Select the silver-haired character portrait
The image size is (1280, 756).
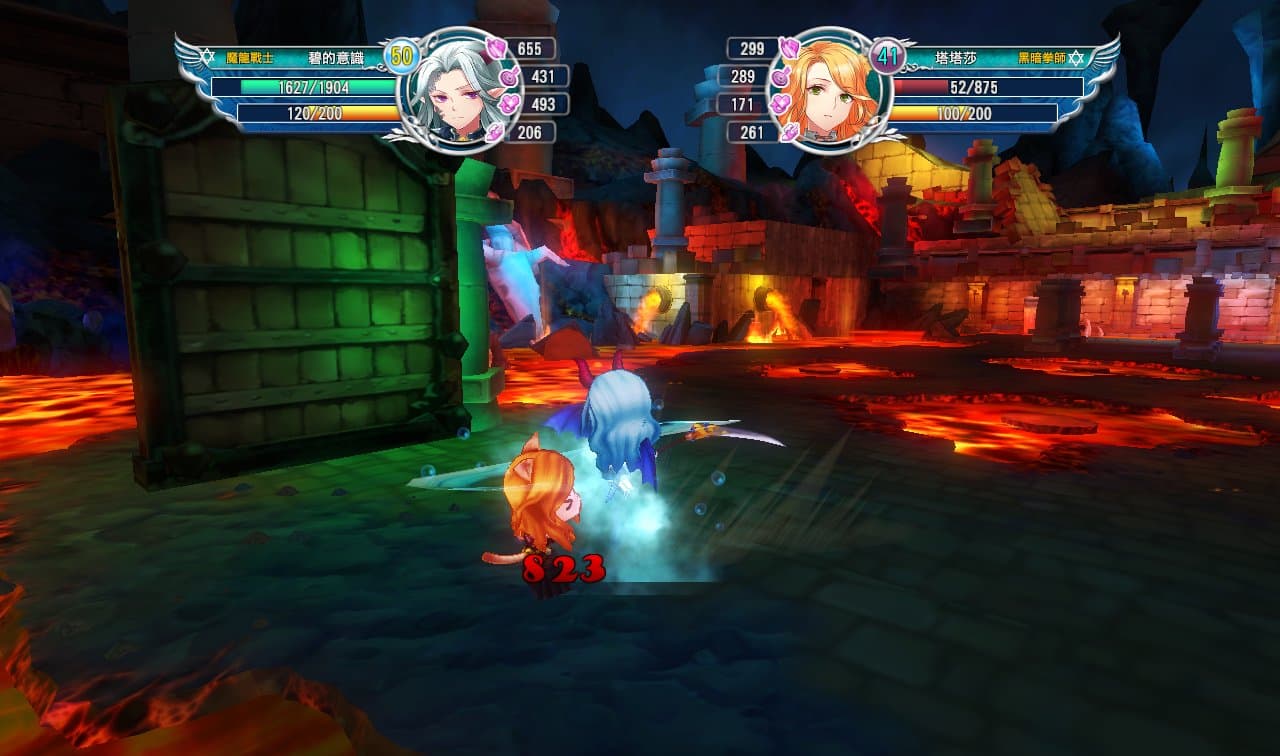[x=459, y=90]
